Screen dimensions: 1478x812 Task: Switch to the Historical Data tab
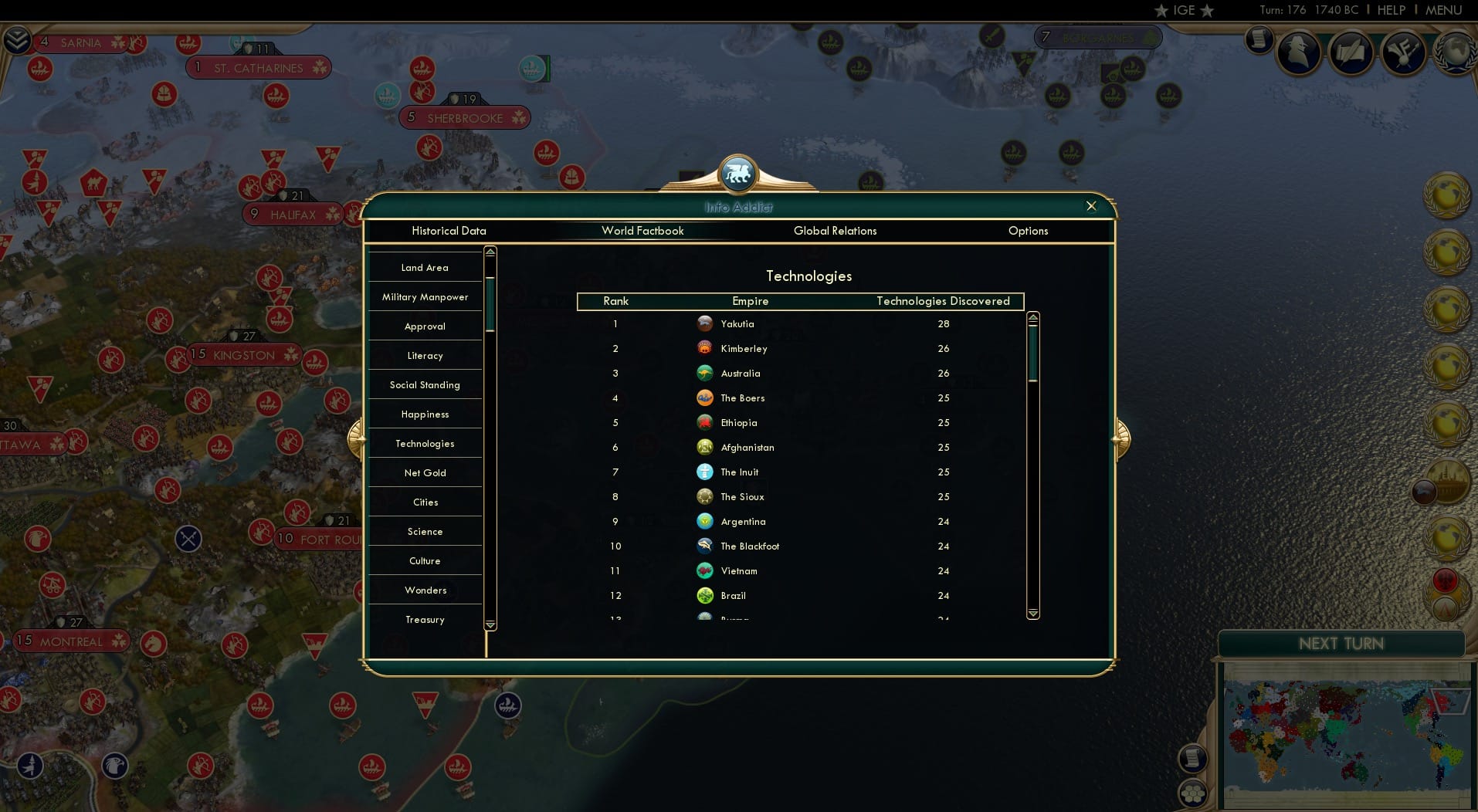449,231
